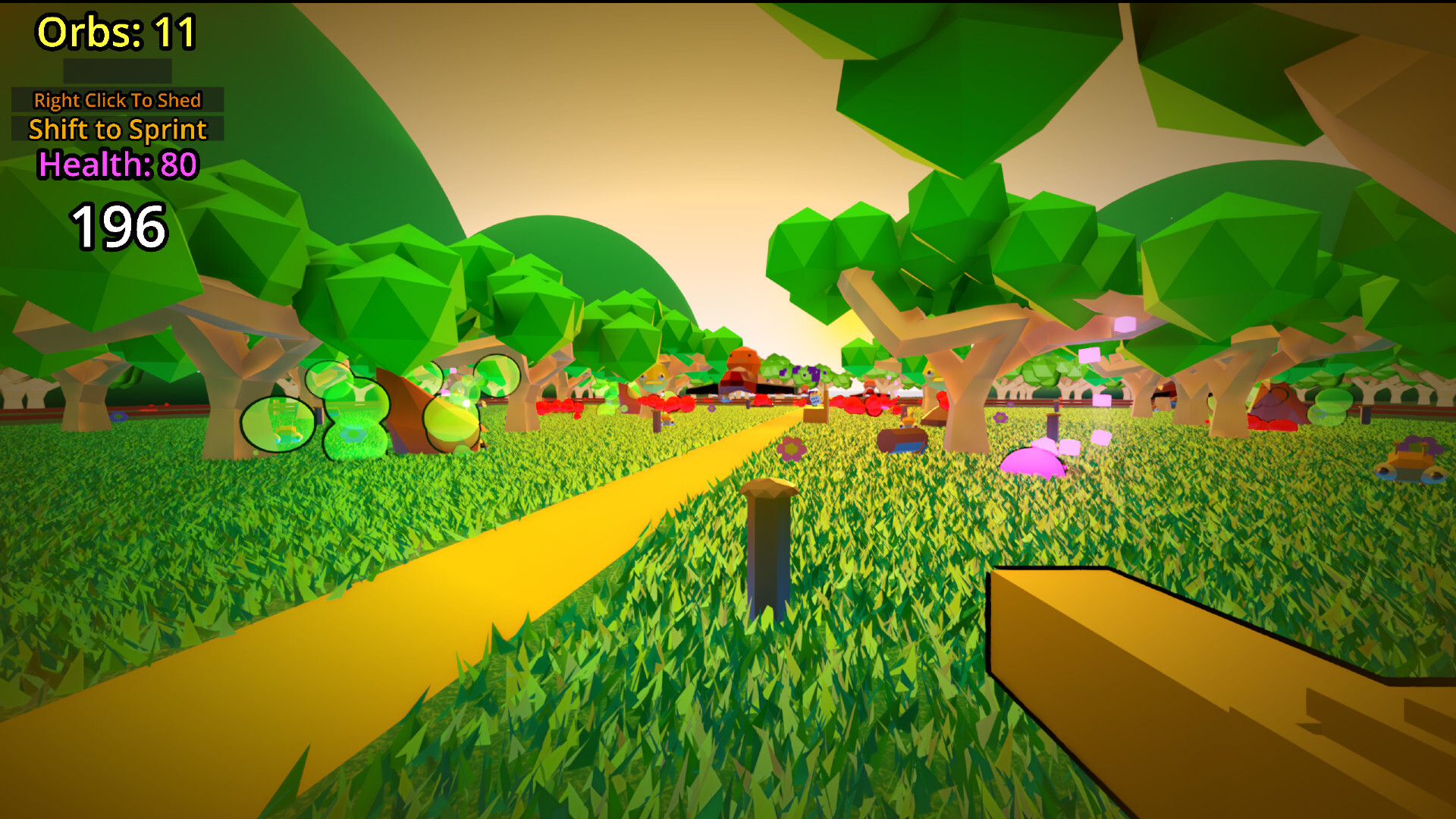Select the wooden log with blue band on the right
1456x819 pixels.
point(902,442)
